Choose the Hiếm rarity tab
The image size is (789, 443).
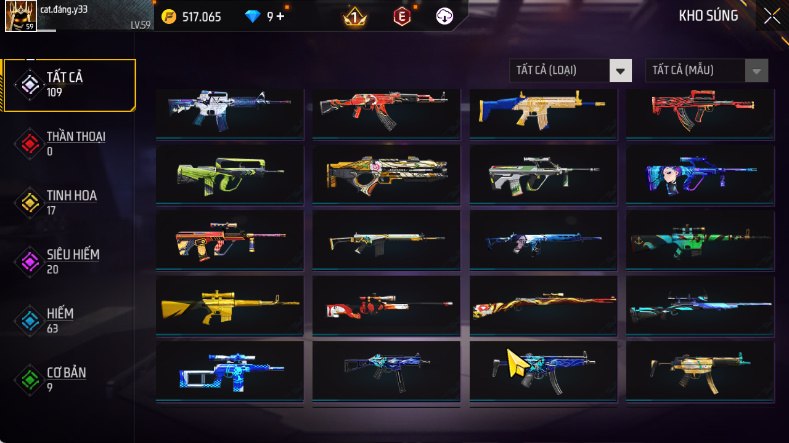pos(68,320)
